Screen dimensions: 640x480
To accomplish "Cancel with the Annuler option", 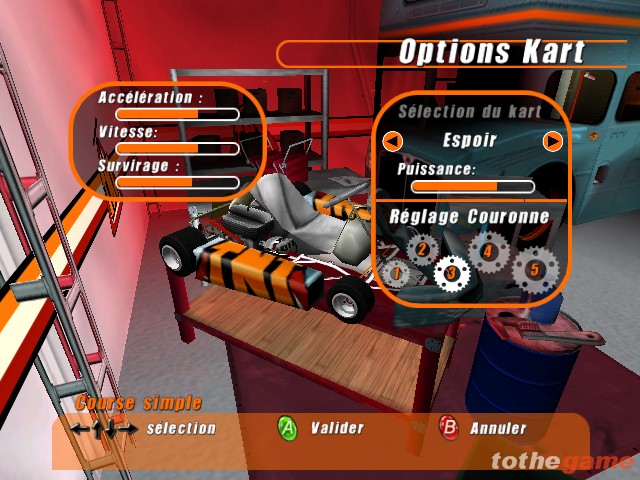I will point(449,428).
